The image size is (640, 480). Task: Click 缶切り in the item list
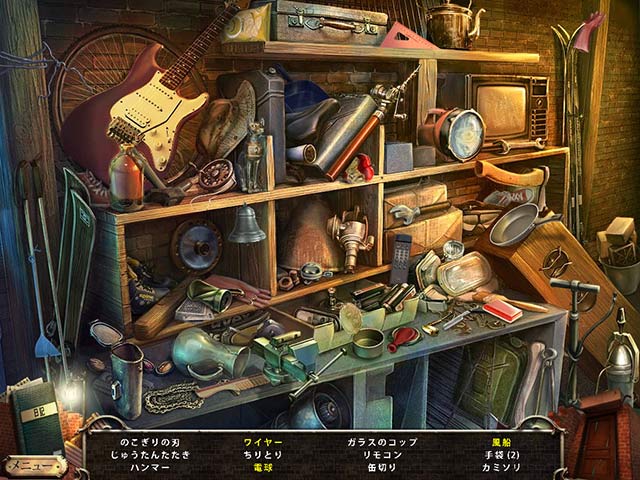383,467
